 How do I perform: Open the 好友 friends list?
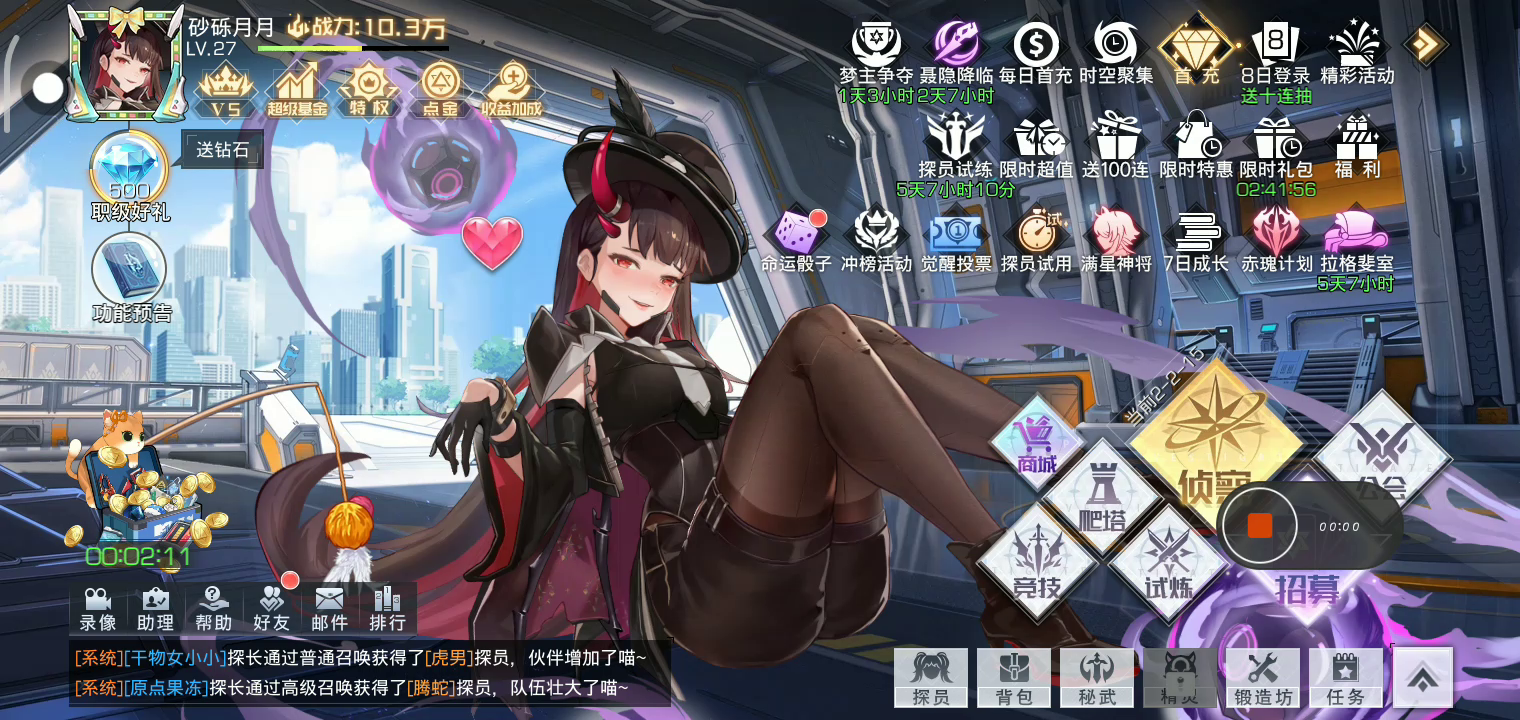point(271,608)
